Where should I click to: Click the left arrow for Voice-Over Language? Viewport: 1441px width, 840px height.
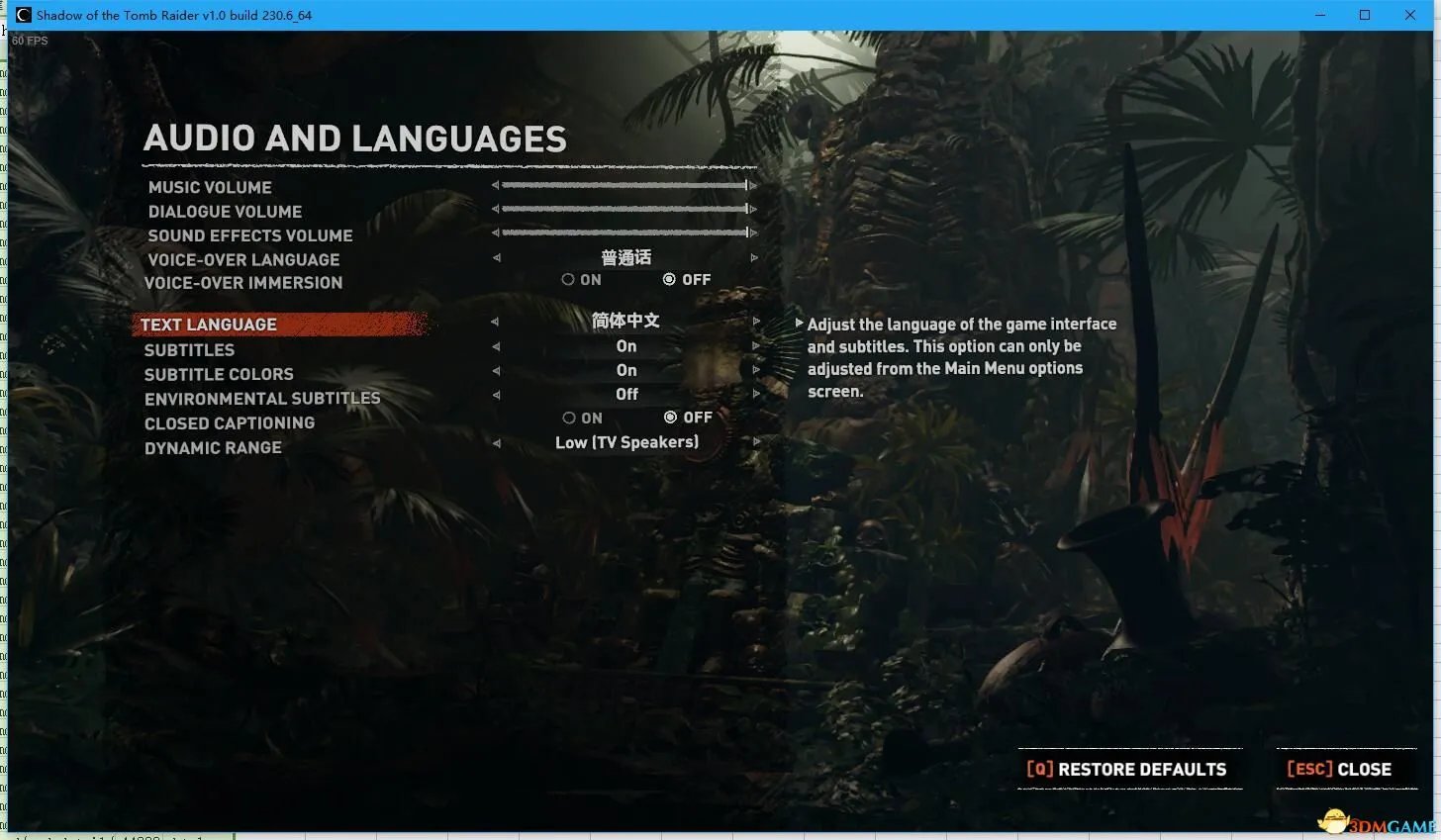pos(497,258)
